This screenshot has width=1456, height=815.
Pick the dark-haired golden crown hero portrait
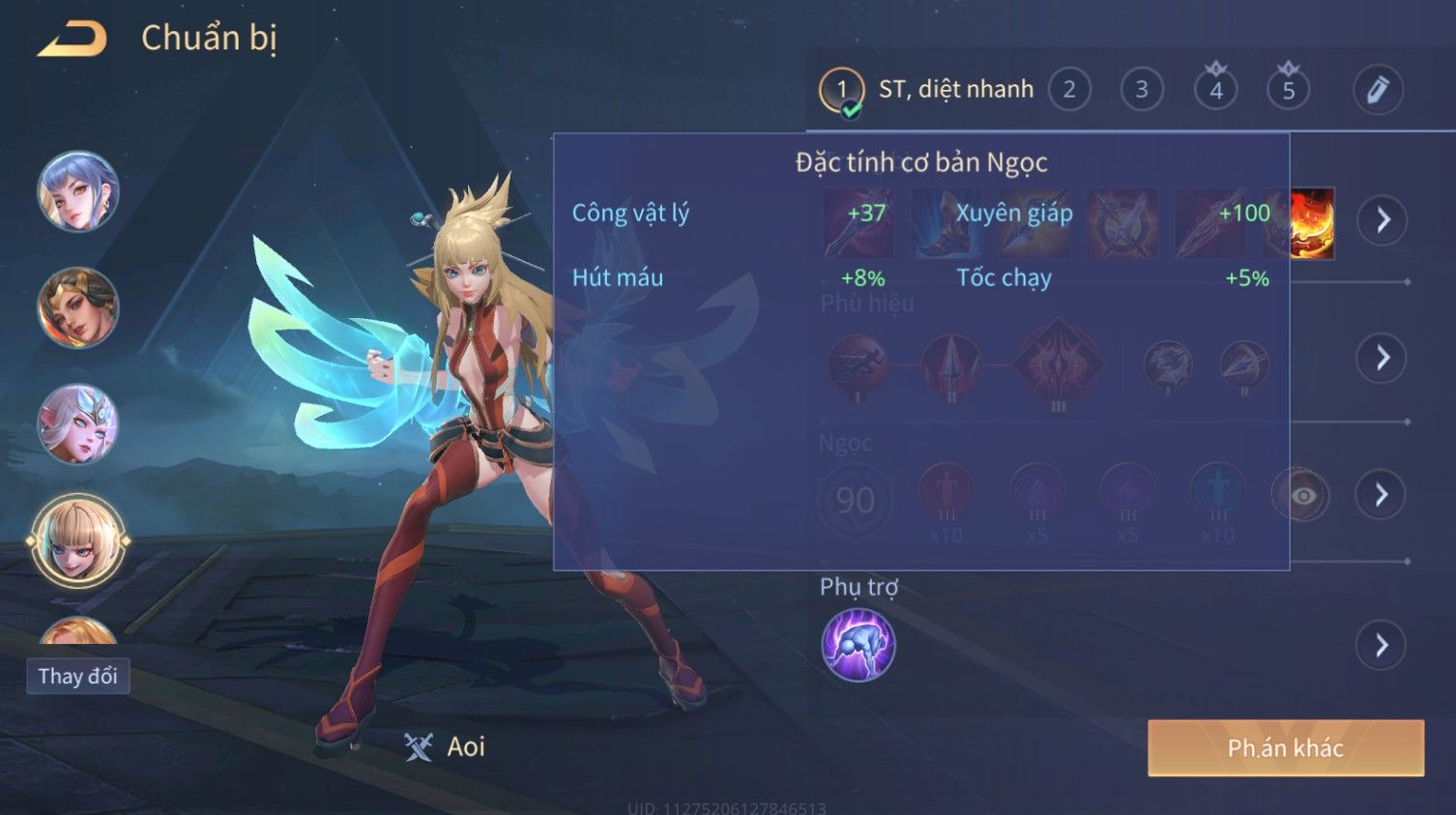[78, 307]
